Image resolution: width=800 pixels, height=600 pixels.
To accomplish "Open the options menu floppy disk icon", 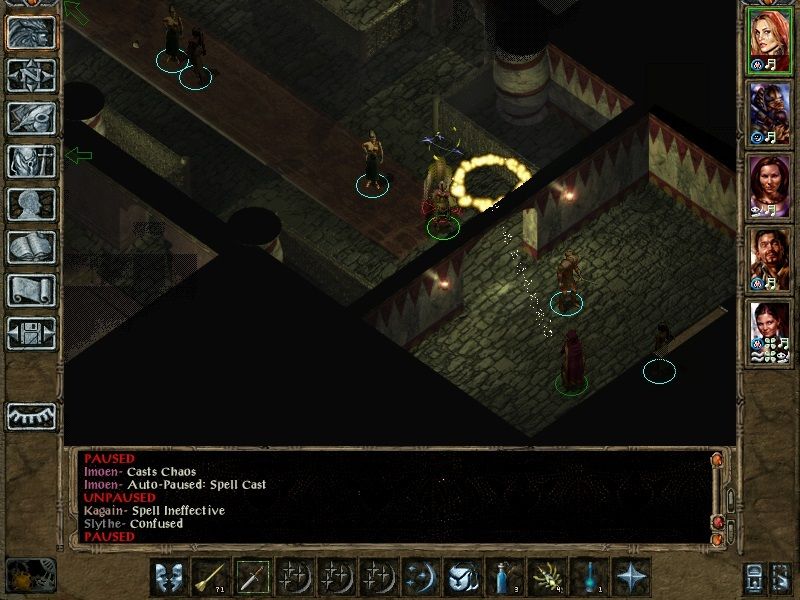I will (x=32, y=332).
